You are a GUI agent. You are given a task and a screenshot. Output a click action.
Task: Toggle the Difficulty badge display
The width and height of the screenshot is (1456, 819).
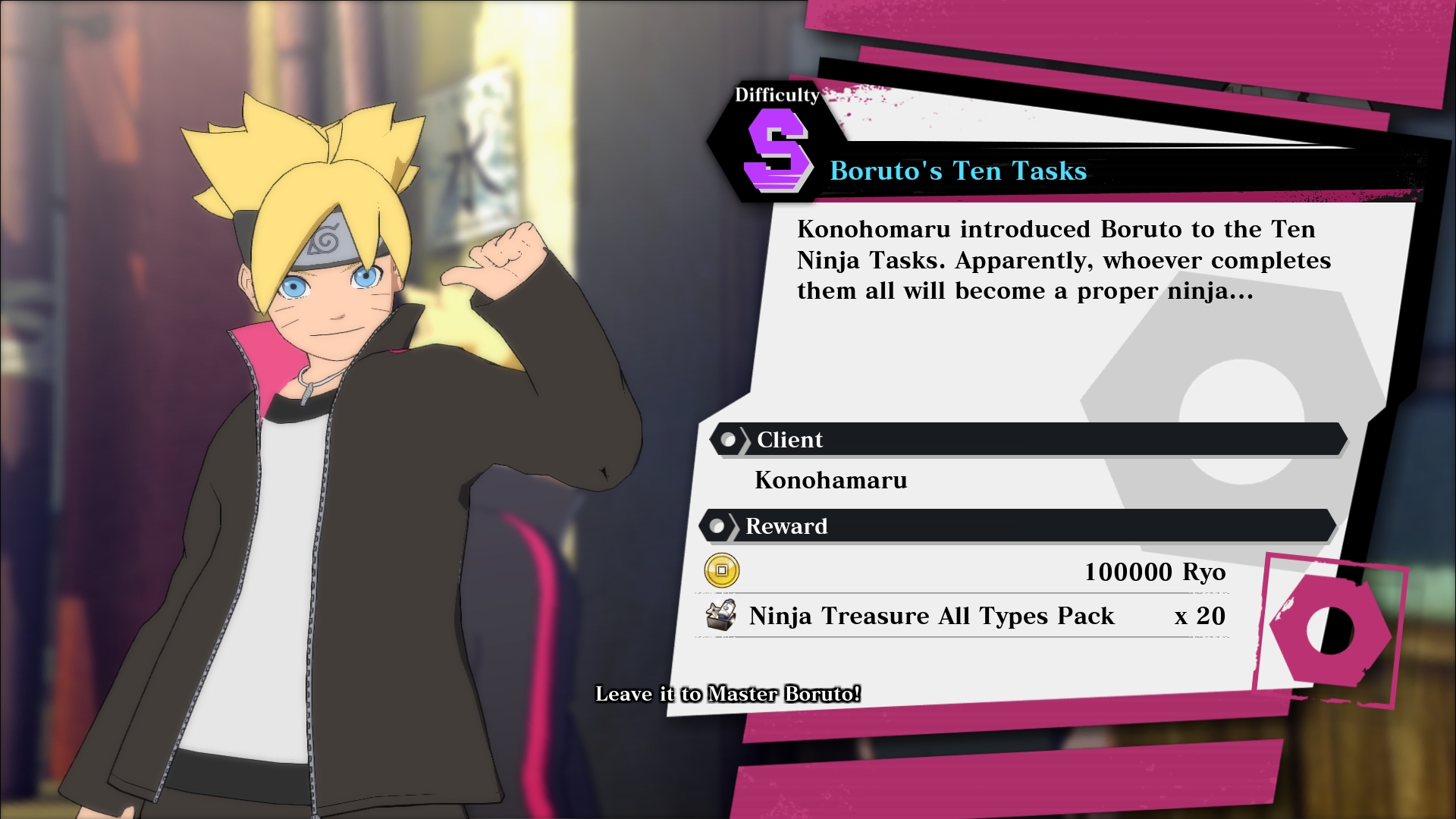click(x=776, y=121)
